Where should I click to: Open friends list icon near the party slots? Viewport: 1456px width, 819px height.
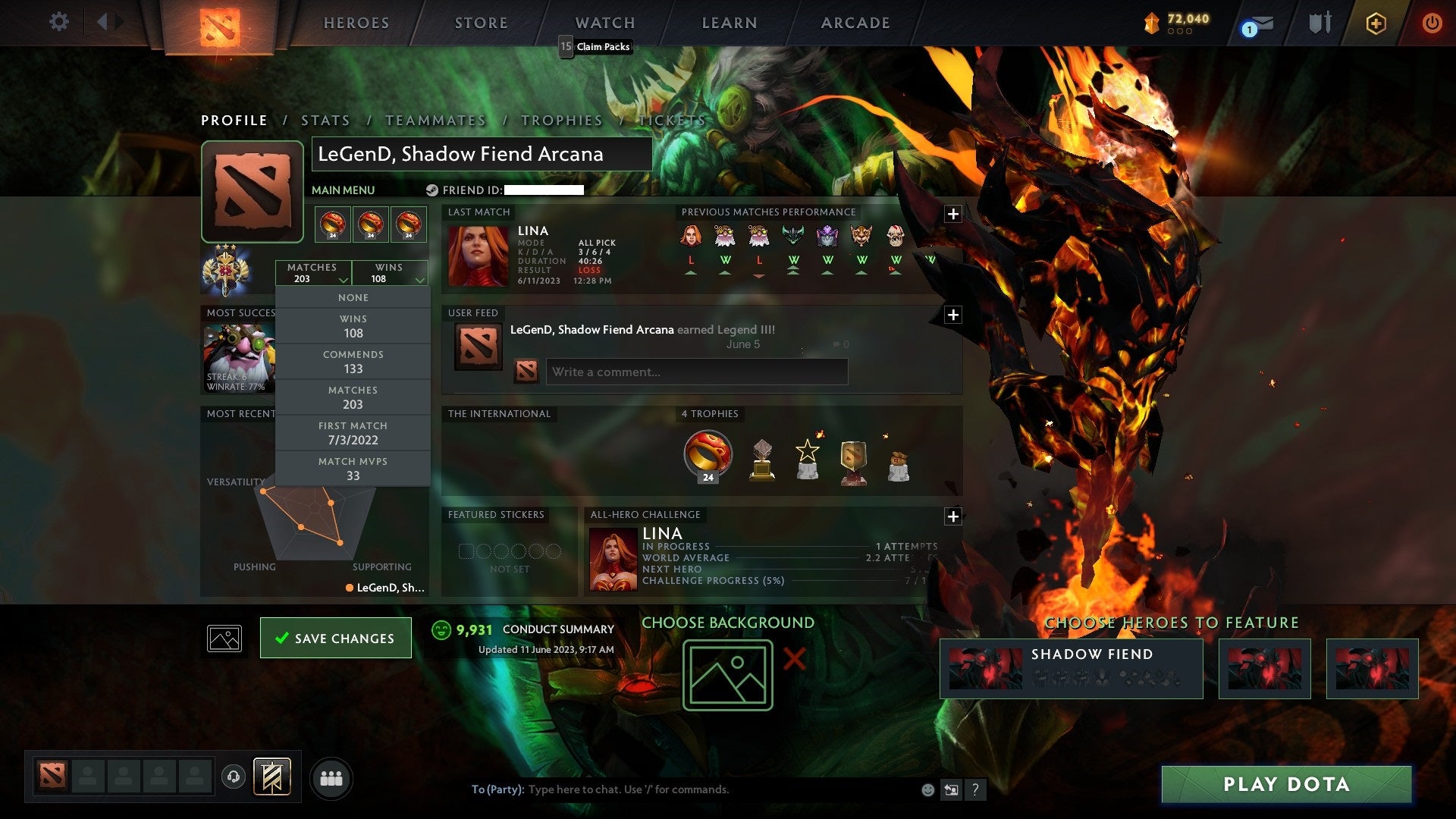click(x=331, y=777)
